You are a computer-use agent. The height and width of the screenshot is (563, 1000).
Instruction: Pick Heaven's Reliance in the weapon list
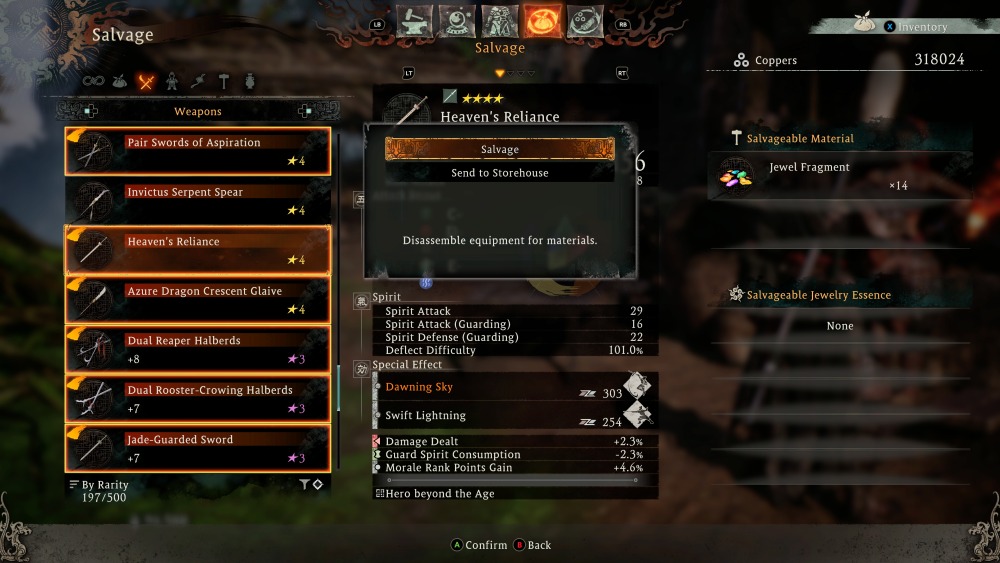click(198, 250)
